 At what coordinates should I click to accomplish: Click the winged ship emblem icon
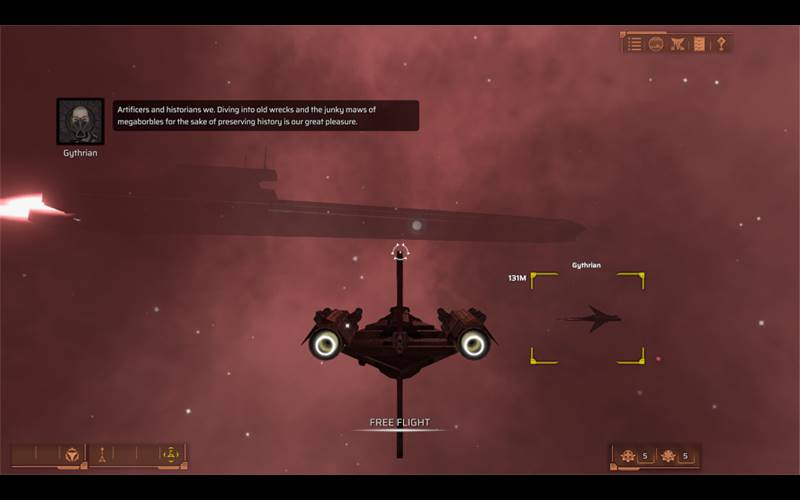point(678,44)
